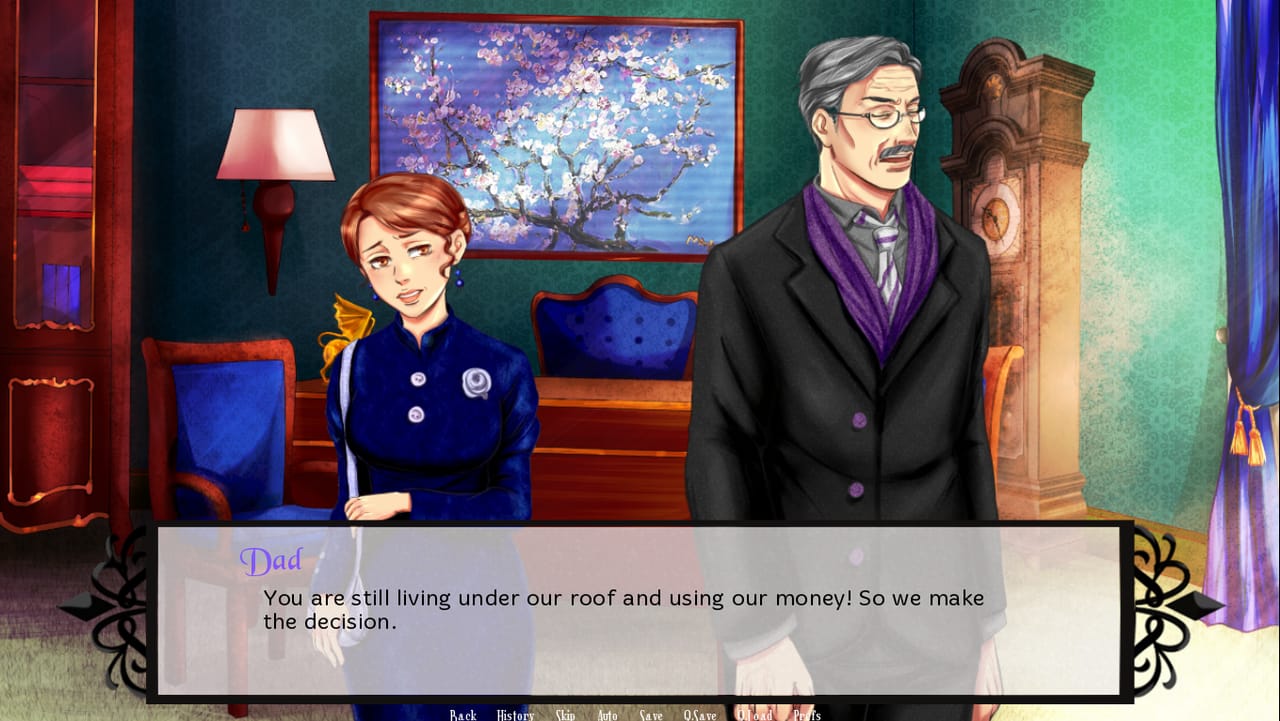
Task: Perform a quick save with Q.Save
Action: click(700, 715)
